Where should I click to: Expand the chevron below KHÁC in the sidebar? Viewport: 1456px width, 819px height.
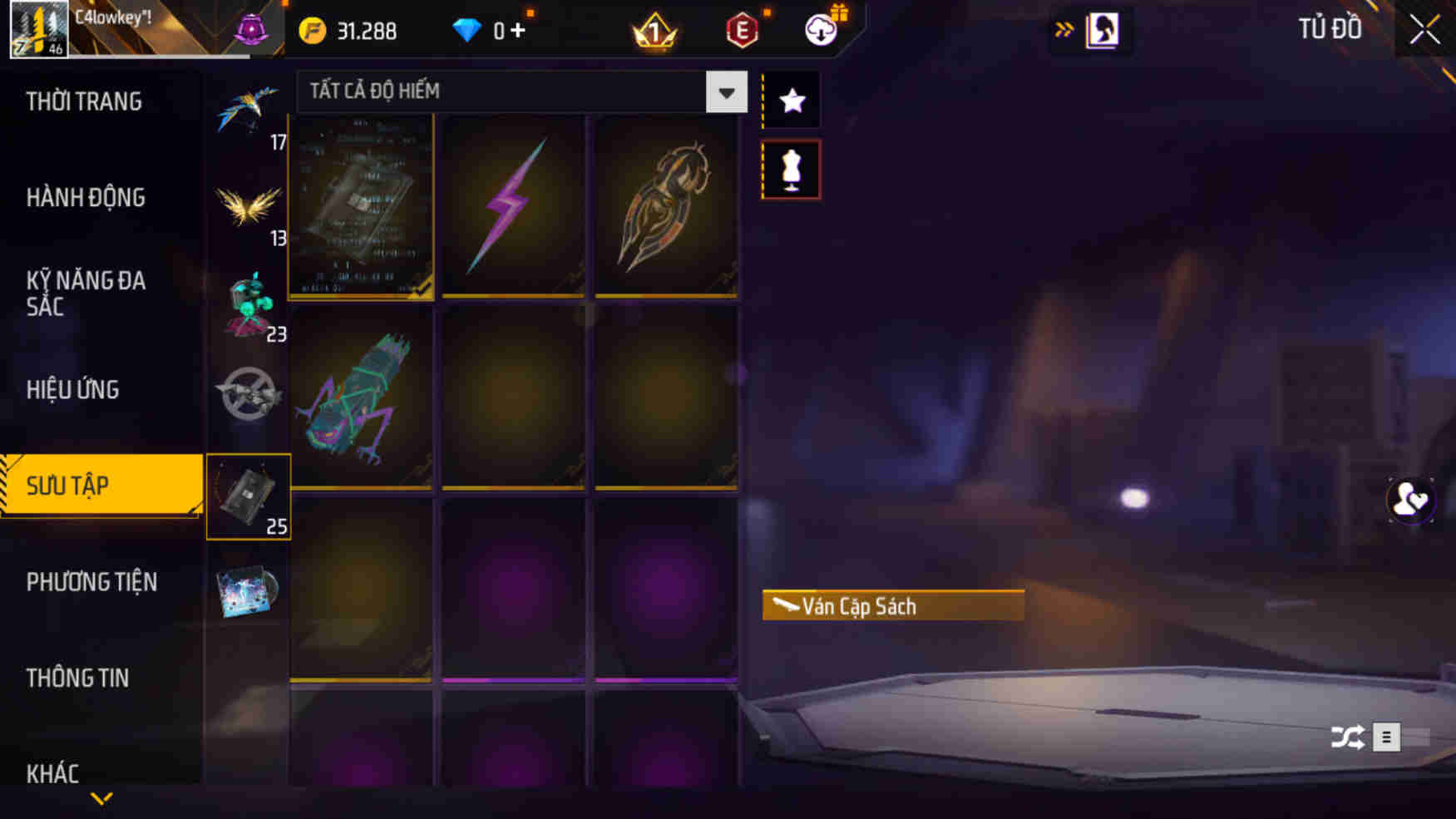(101, 797)
